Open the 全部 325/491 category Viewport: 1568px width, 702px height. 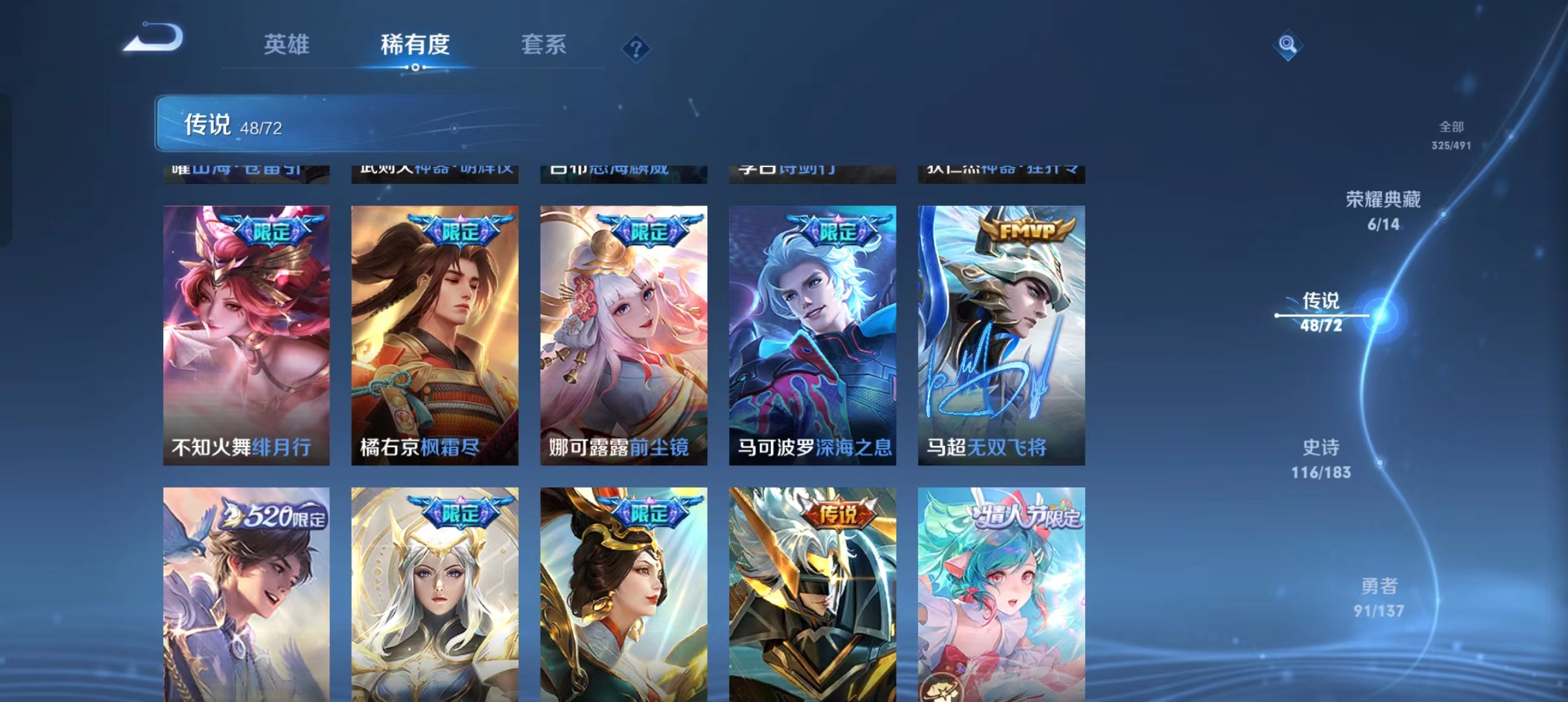pyautogui.click(x=1450, y=135)
